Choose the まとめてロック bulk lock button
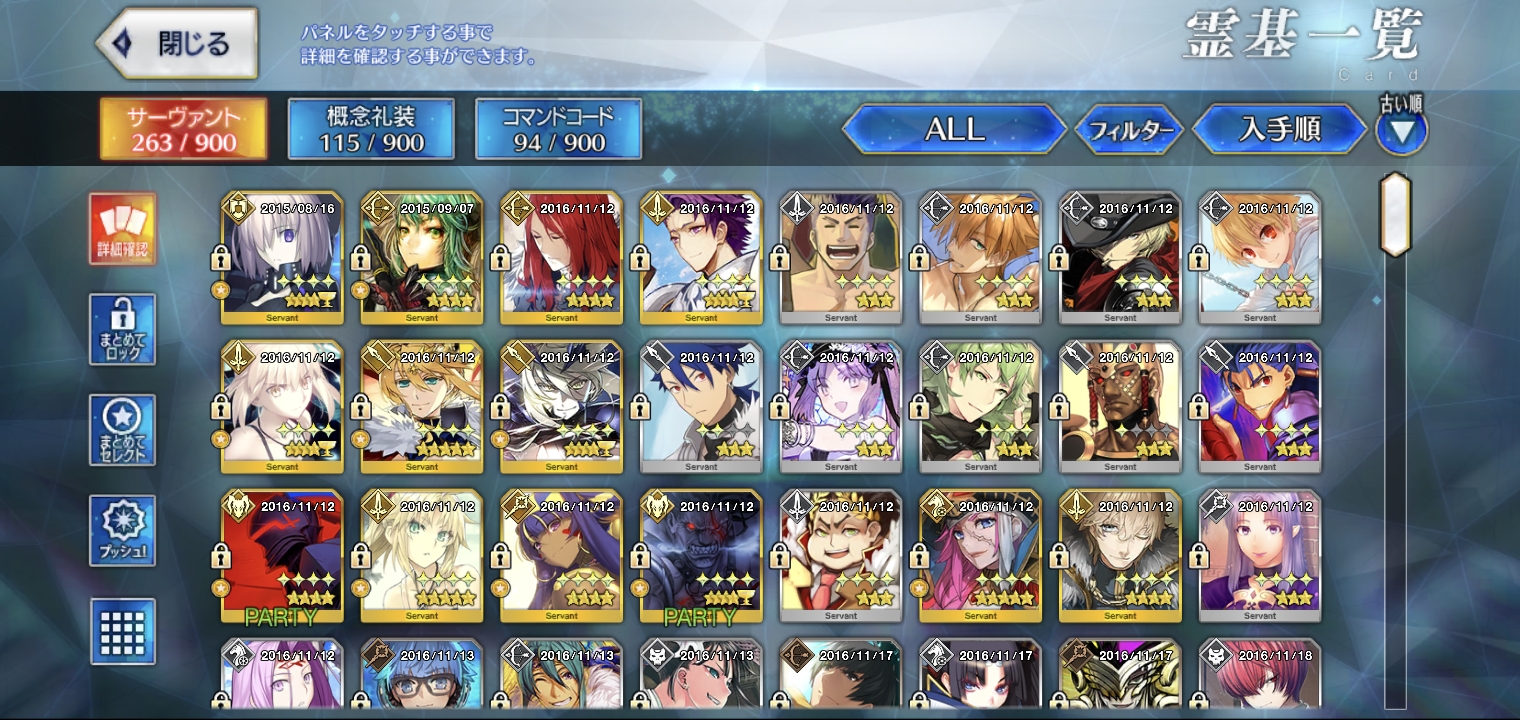The width and height of the screenshot is (1520, 720). tap(122, 329)
